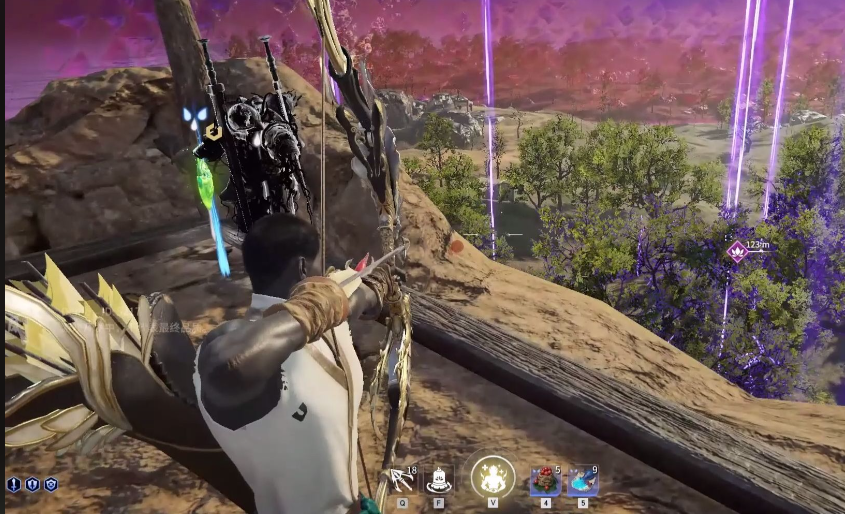This screenshot has width=845, height=514.
Task: Select the blue potion consumable slot
Action: tap(582, 480)
